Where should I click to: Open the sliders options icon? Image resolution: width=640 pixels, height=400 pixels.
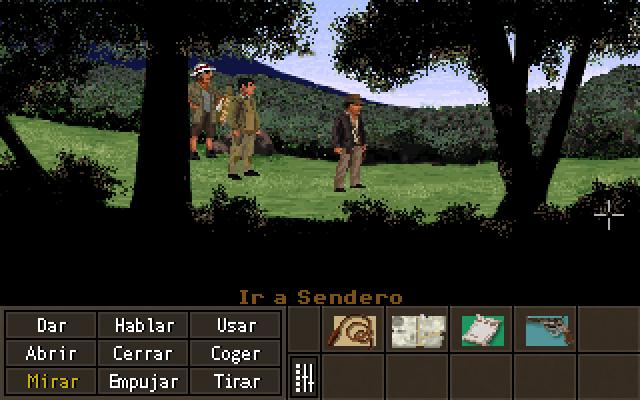tap(304, 378)
